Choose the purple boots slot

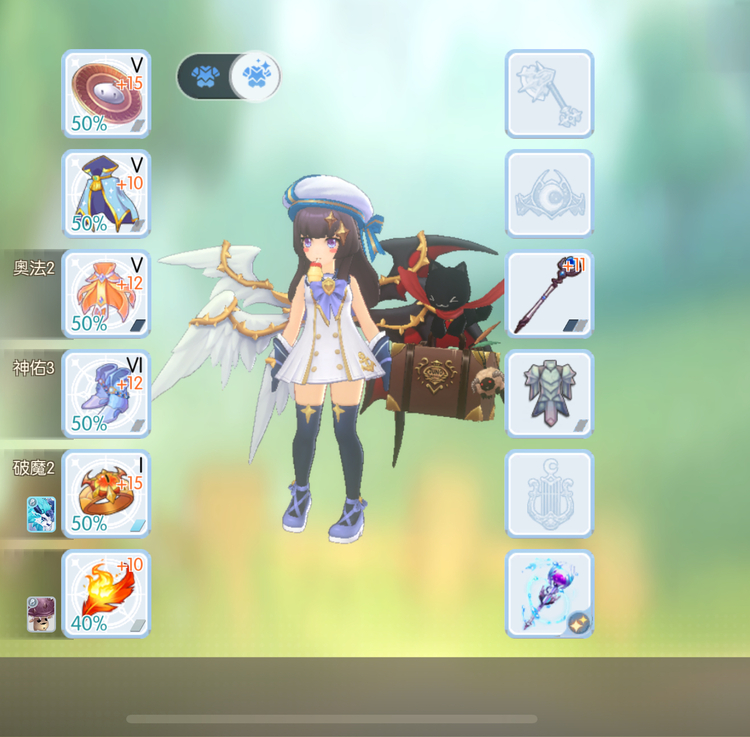point(107,394)
